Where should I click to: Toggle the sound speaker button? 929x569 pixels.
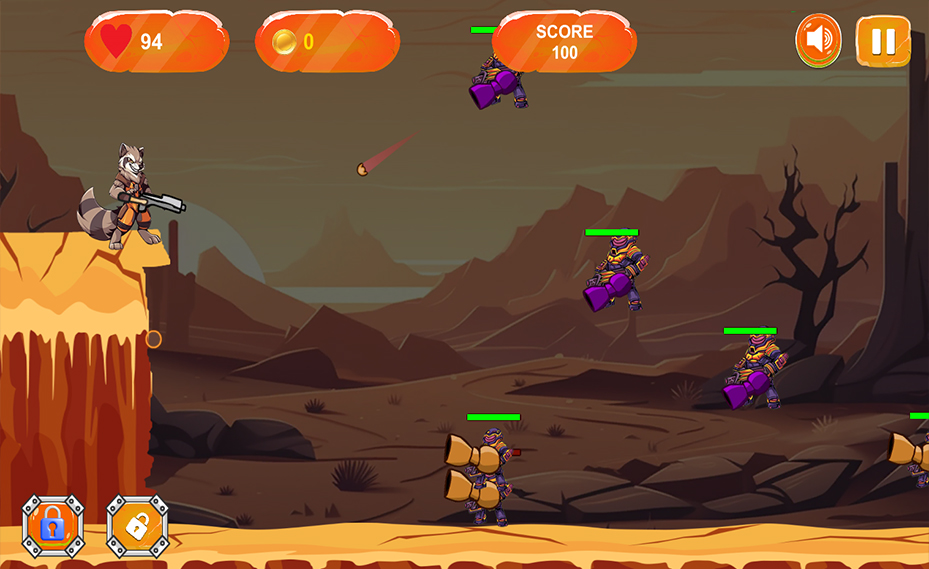coord(818,41)
